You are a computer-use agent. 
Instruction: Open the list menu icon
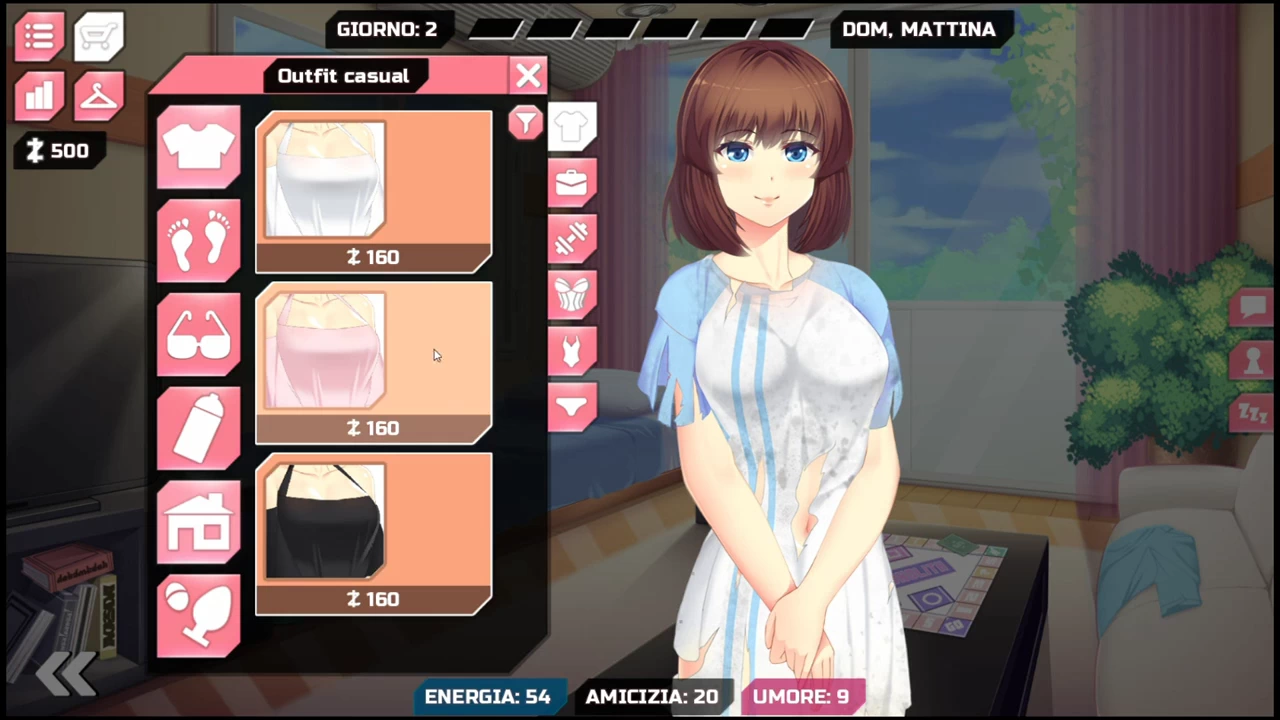(39, 36)
